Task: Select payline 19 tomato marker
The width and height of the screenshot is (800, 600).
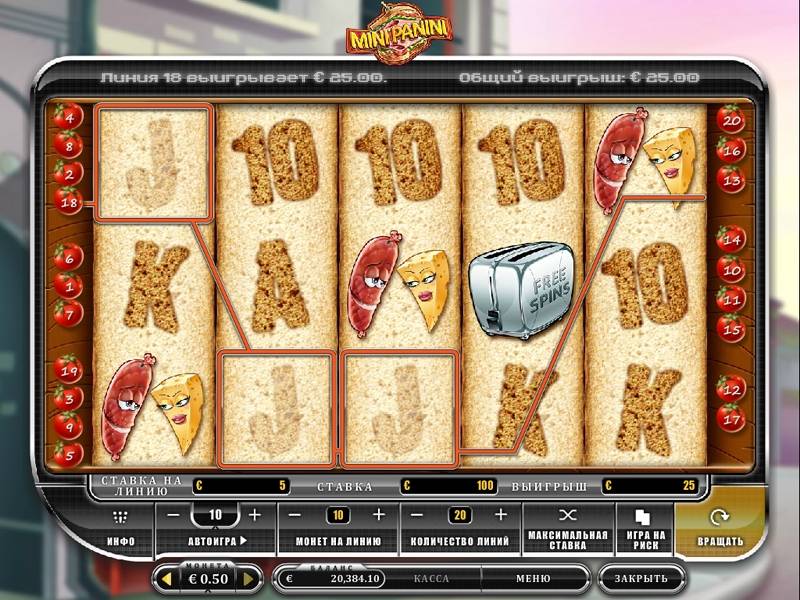Action: 68,372
